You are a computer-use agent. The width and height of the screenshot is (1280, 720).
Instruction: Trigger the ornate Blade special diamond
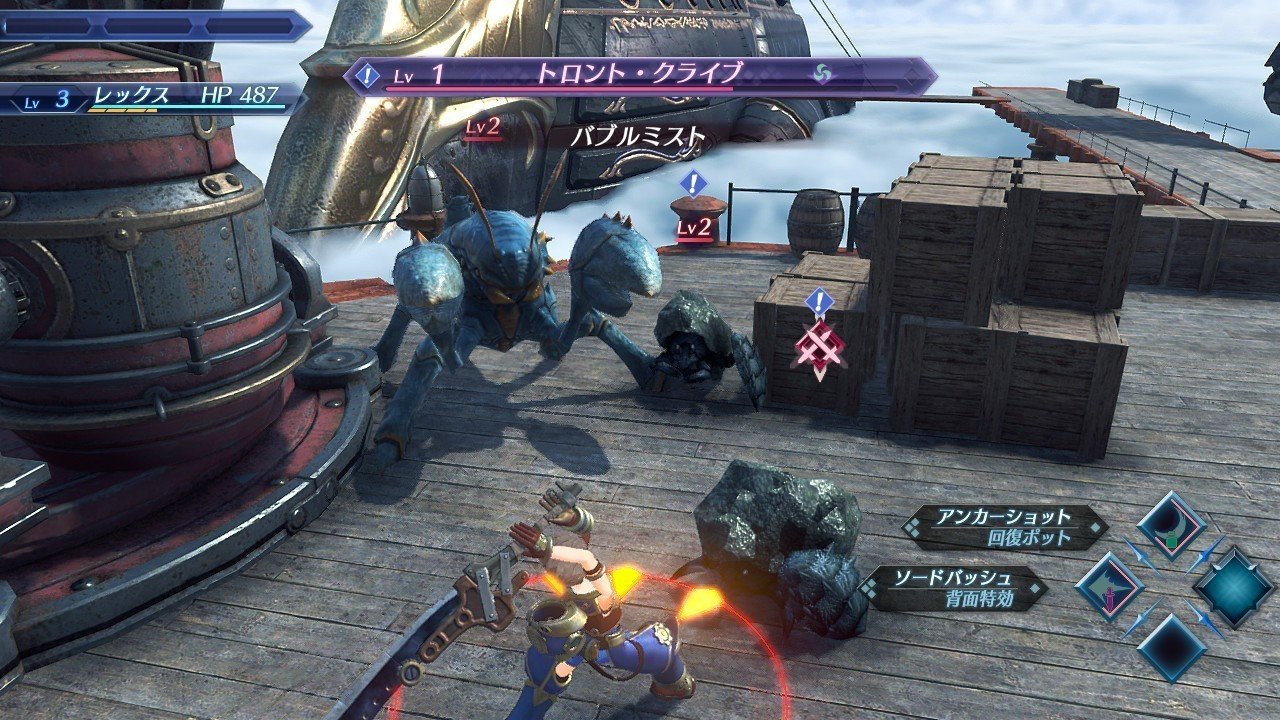[1233, 586]
